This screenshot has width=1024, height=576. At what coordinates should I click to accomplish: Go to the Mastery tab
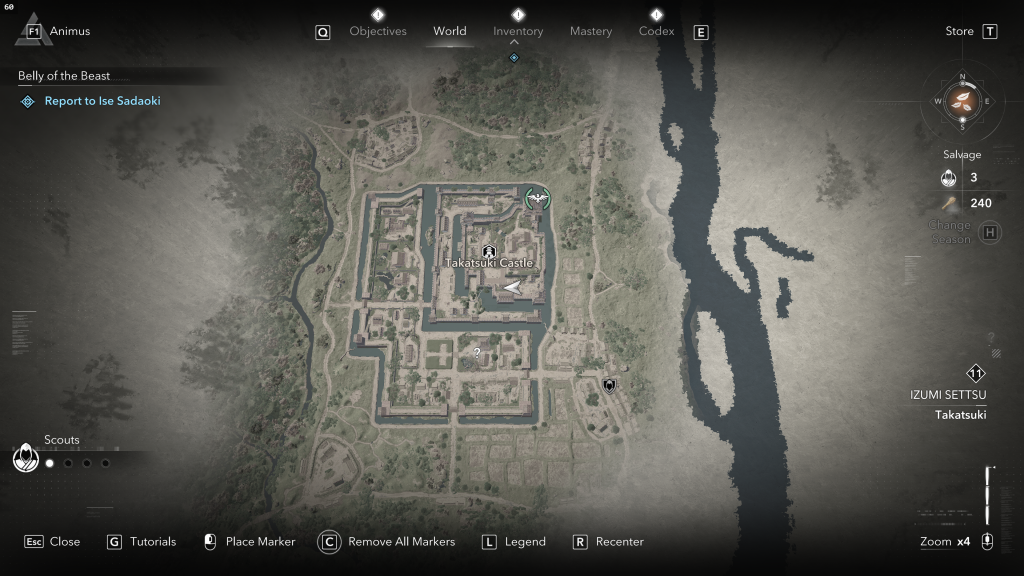pyautogui.click(x=591, y=31)
